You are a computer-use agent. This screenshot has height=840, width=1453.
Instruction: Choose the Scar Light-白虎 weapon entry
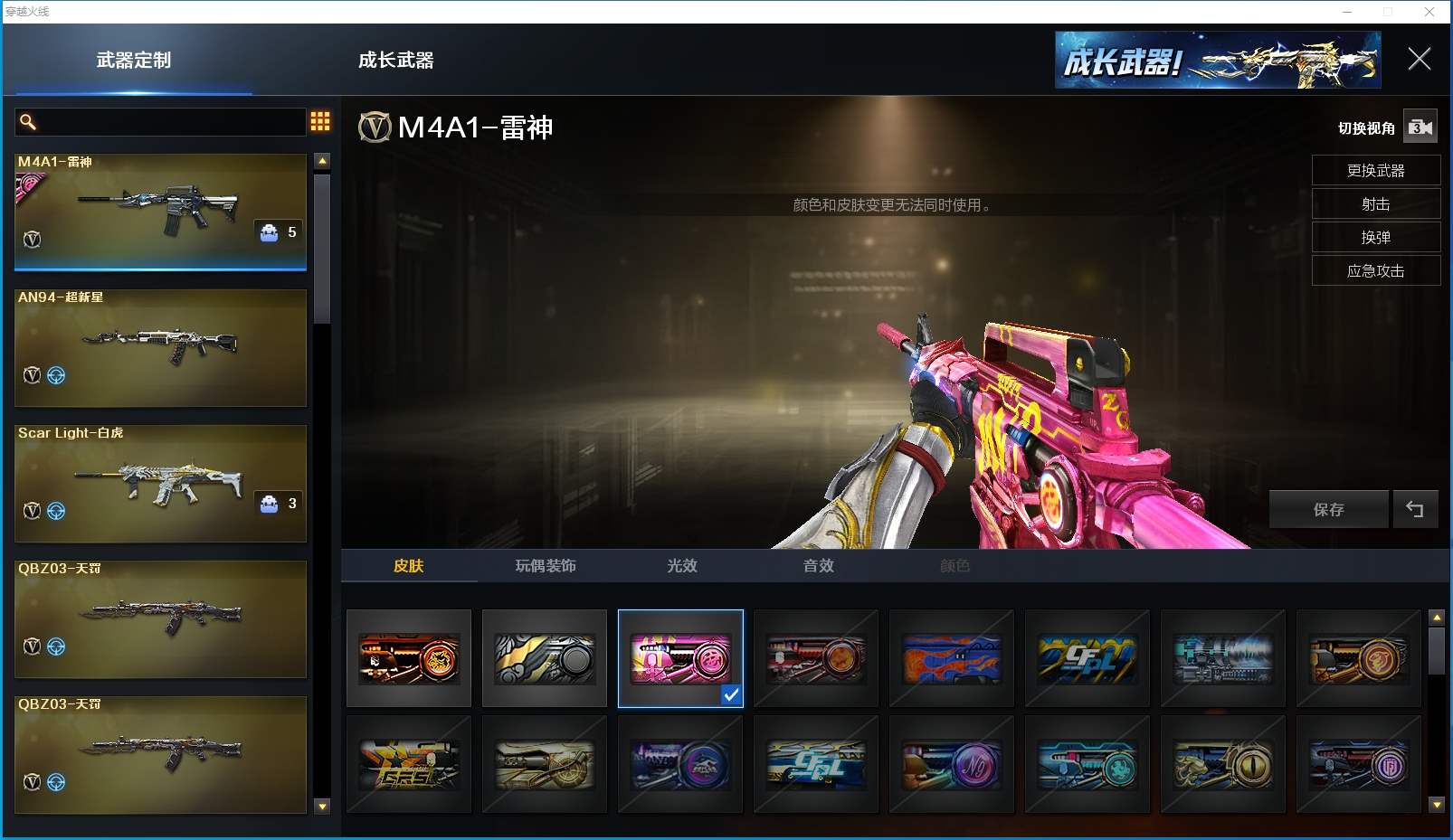pyautogui.click(x=160, y=483)
